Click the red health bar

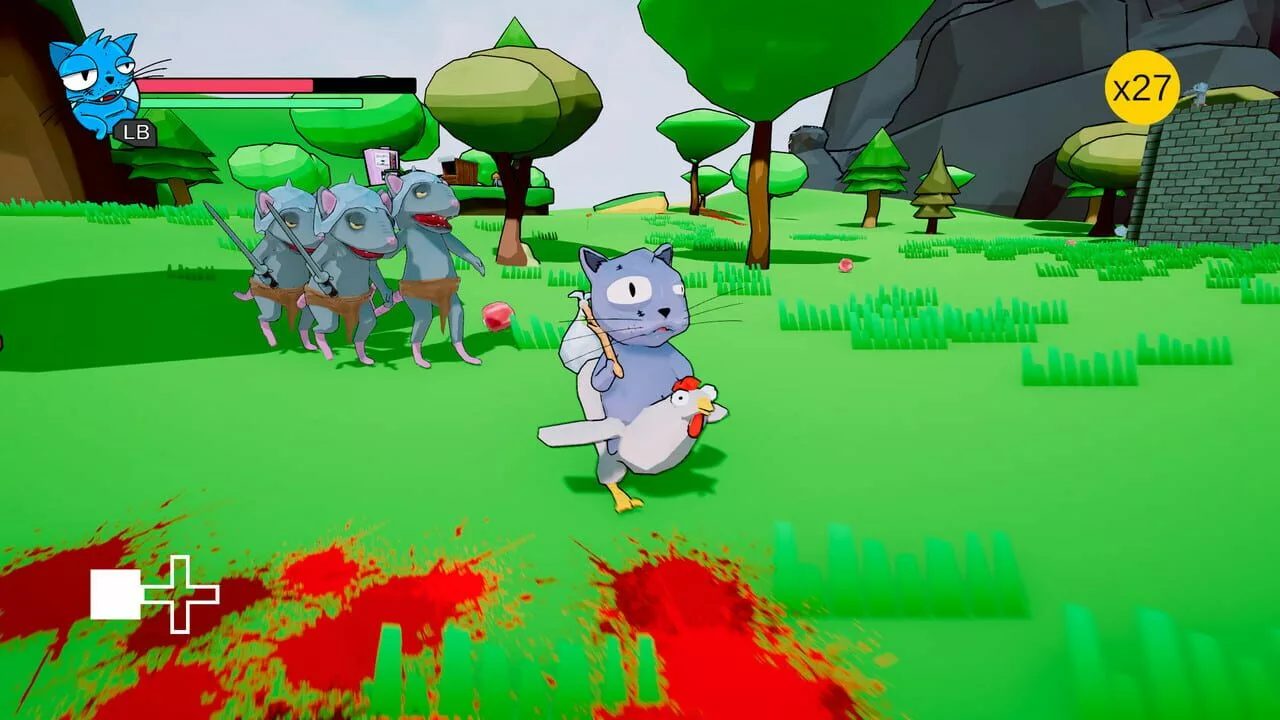(x=250, y=87)
